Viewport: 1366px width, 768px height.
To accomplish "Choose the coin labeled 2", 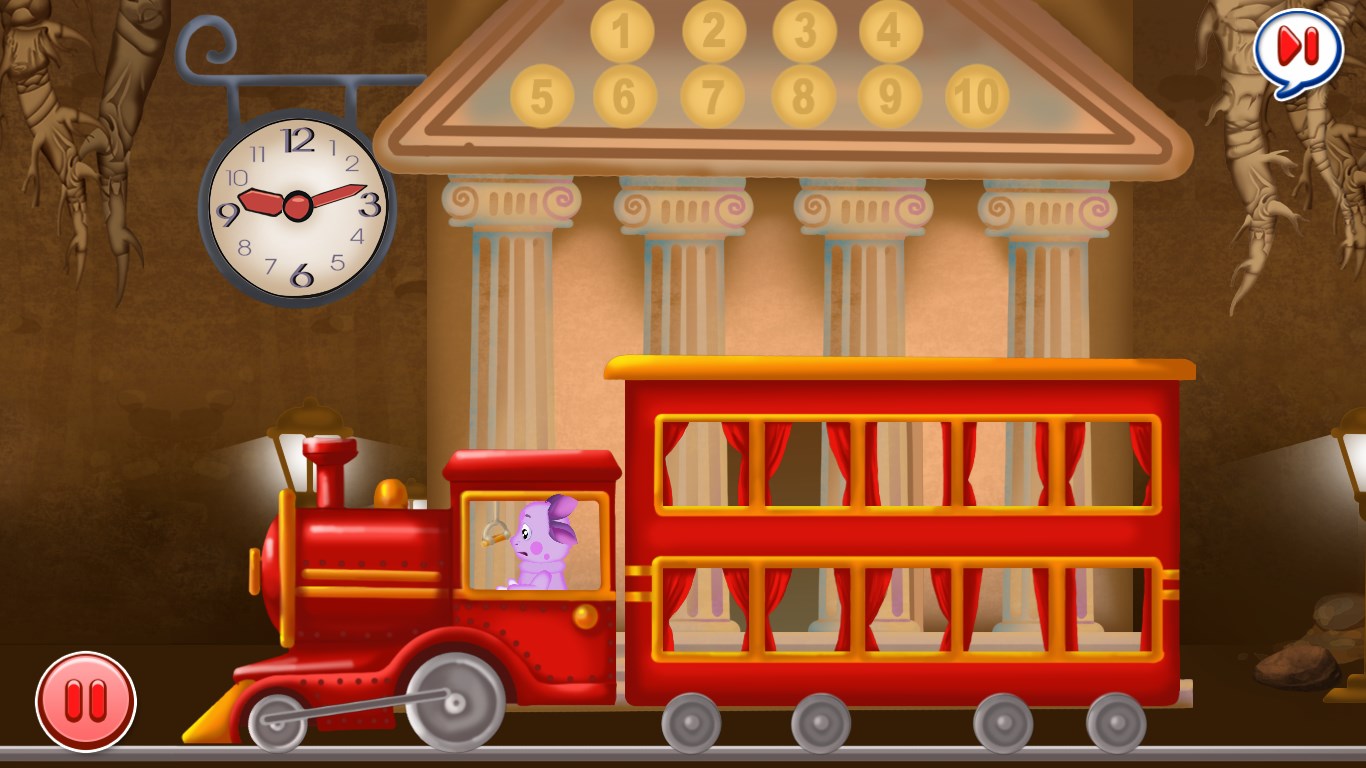I will [714, 32].
